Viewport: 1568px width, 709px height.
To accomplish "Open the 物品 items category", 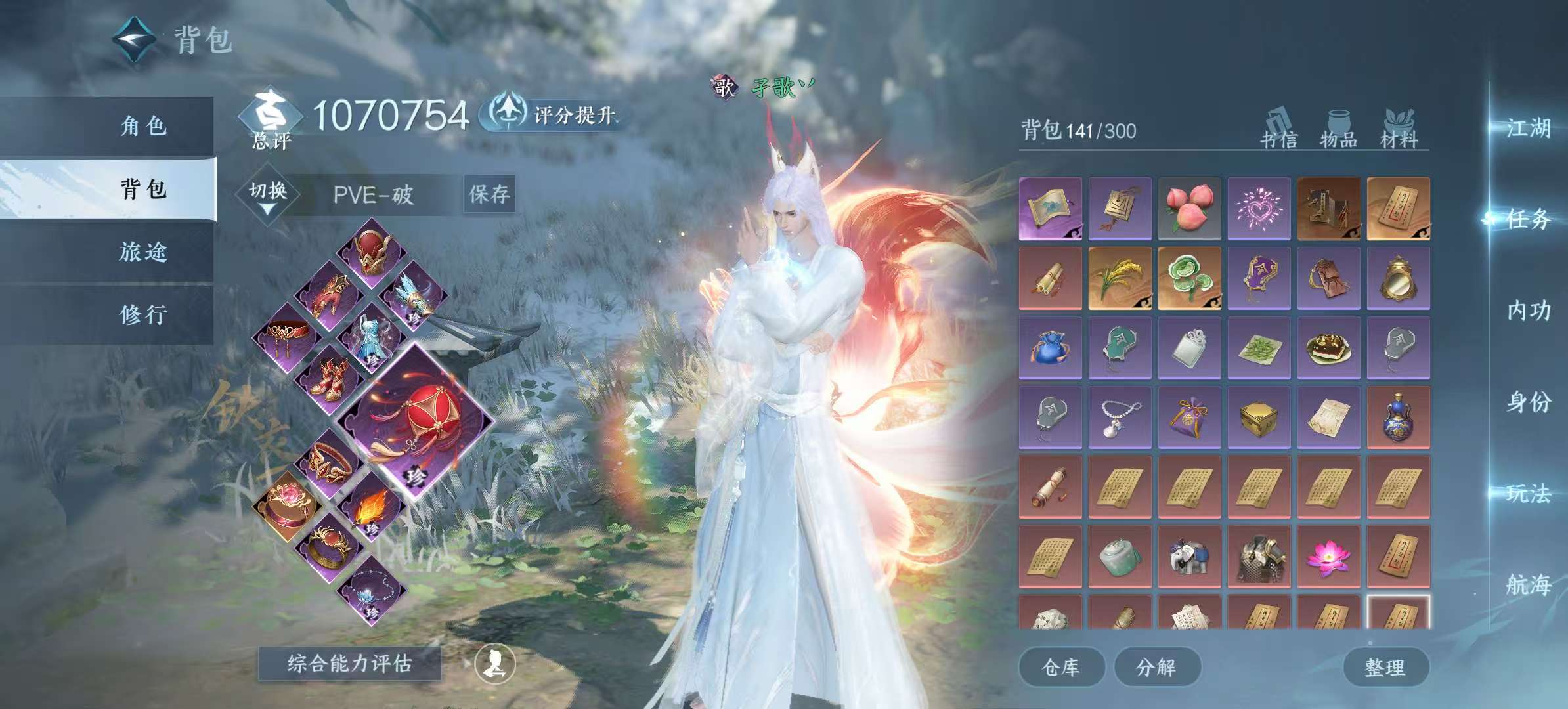I will pos(1340,131).
